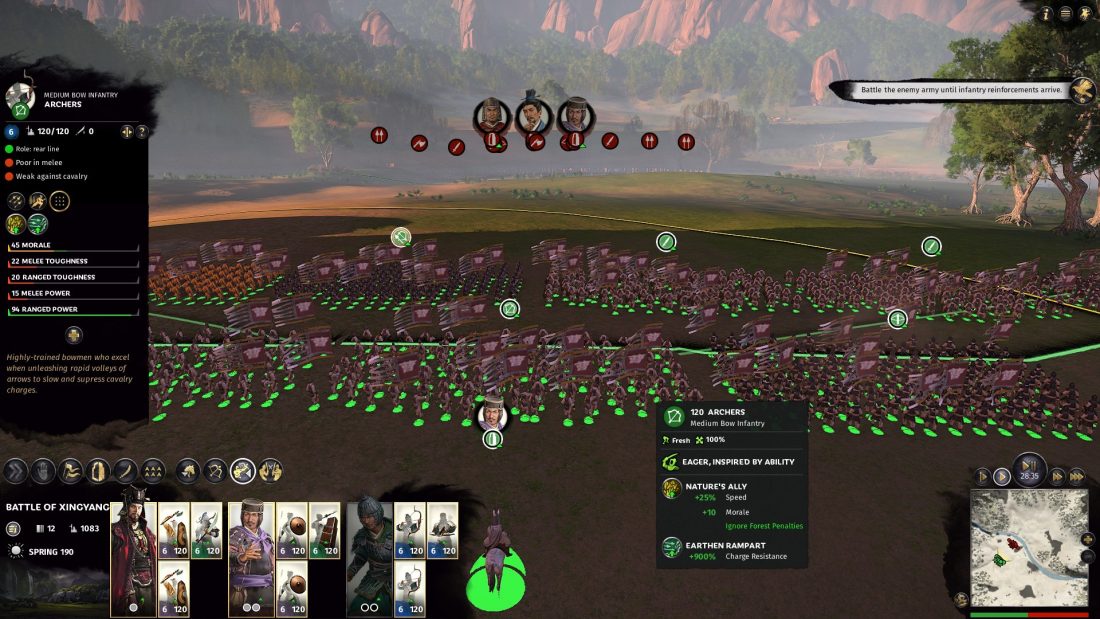Screen dimensions: 1100x619
Task: Set battle speed to fast forward
Action: pos(1056,477)
